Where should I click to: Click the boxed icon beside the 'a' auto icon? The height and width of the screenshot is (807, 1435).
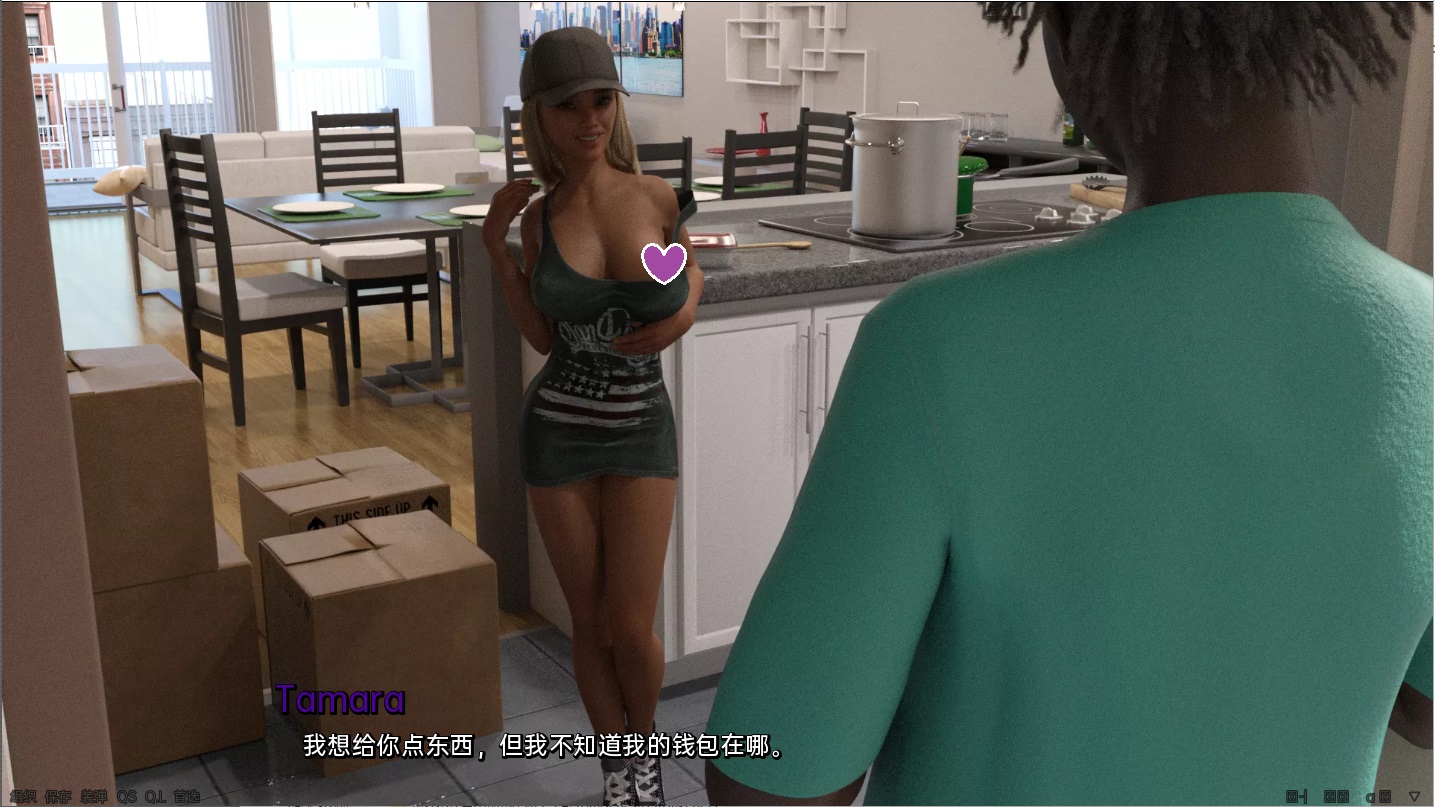[1385, 795]
